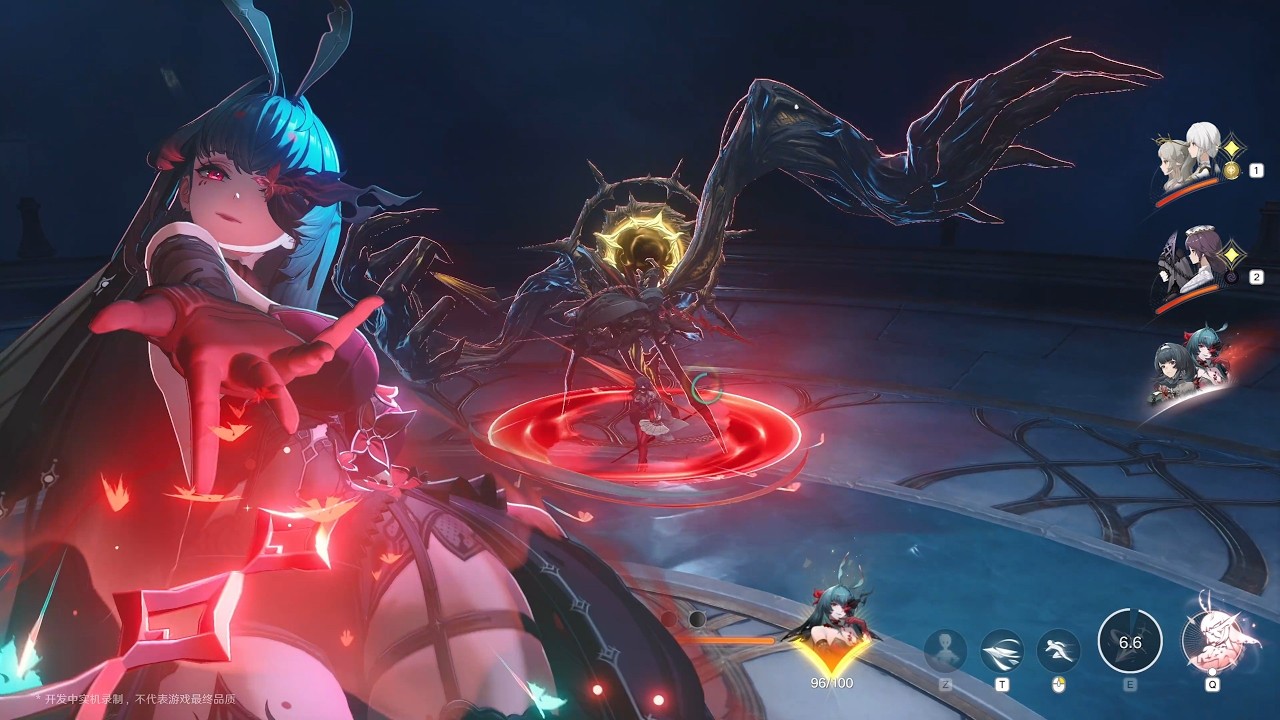Click the diamond star emblem above slot 2
Viewport: 1280px width, 720px height.
click(1231, 252)
